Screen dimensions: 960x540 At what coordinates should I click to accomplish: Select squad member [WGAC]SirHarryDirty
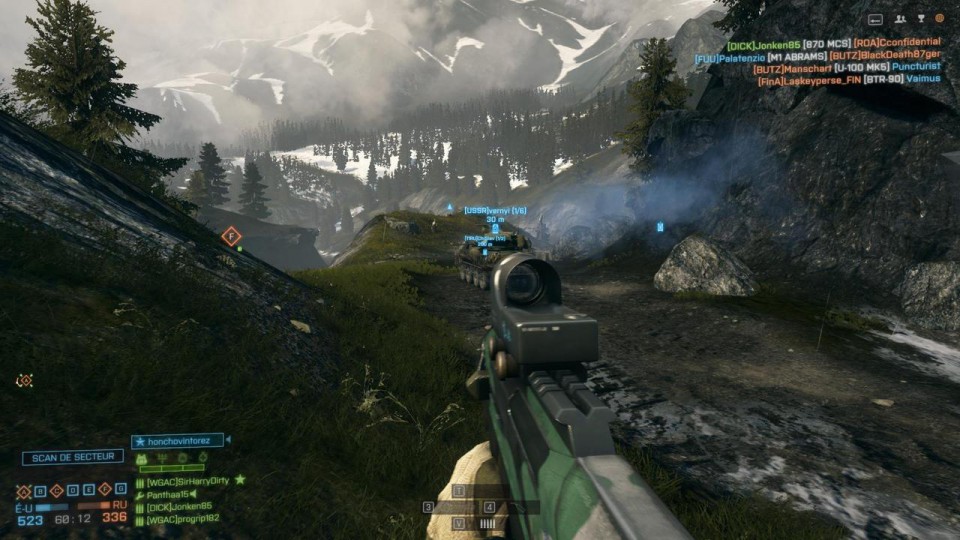(188, 481)
